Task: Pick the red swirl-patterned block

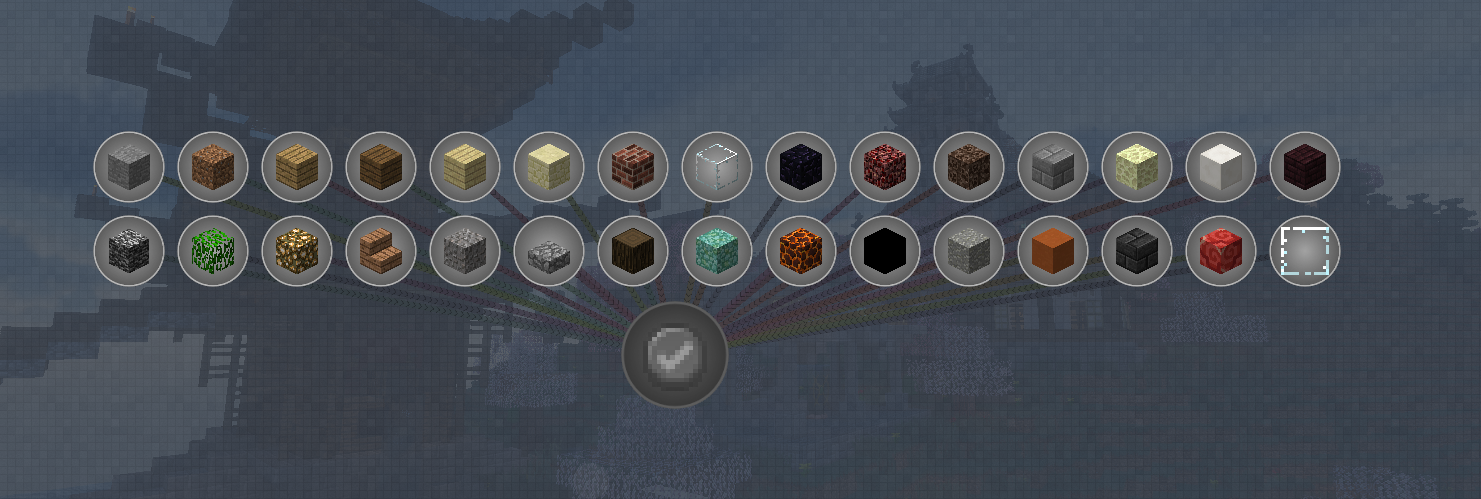Action: 1221,251
